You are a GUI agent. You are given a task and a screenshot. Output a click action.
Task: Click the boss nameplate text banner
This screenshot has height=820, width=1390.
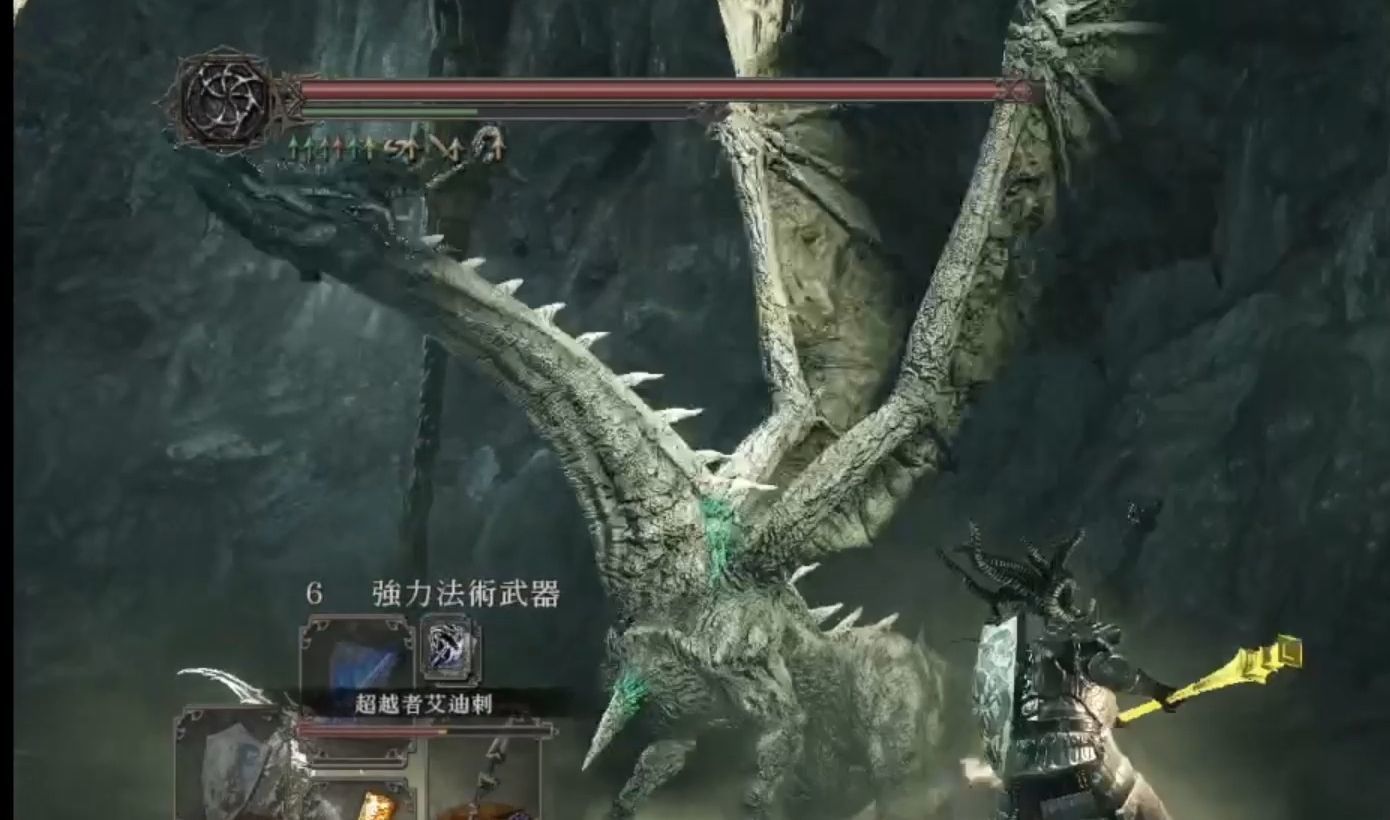pos(424,703)
